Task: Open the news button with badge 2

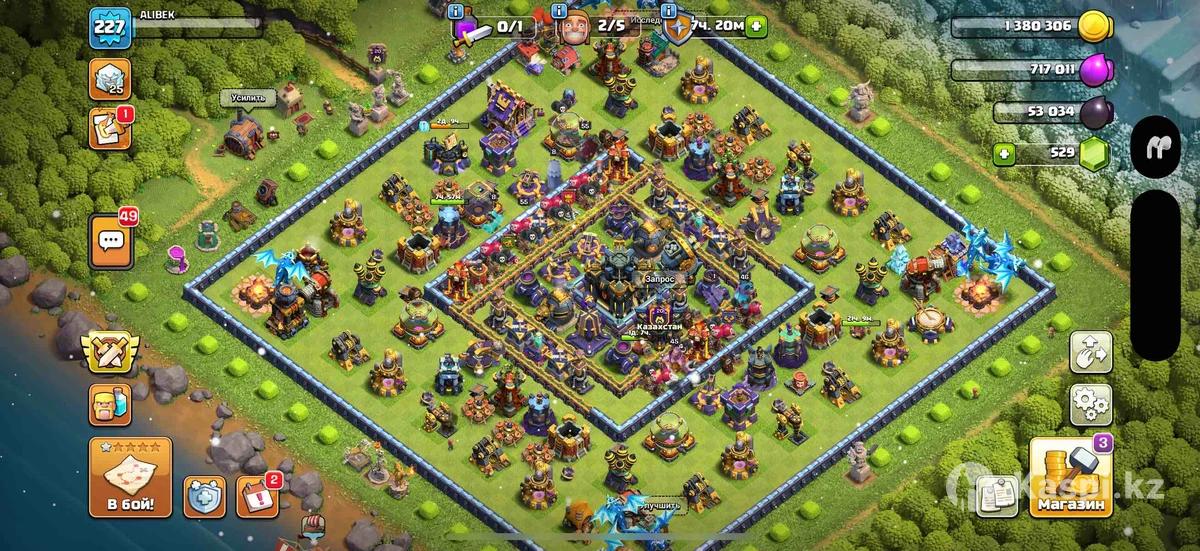Action: pyautogui.click(x=256, y=497)
